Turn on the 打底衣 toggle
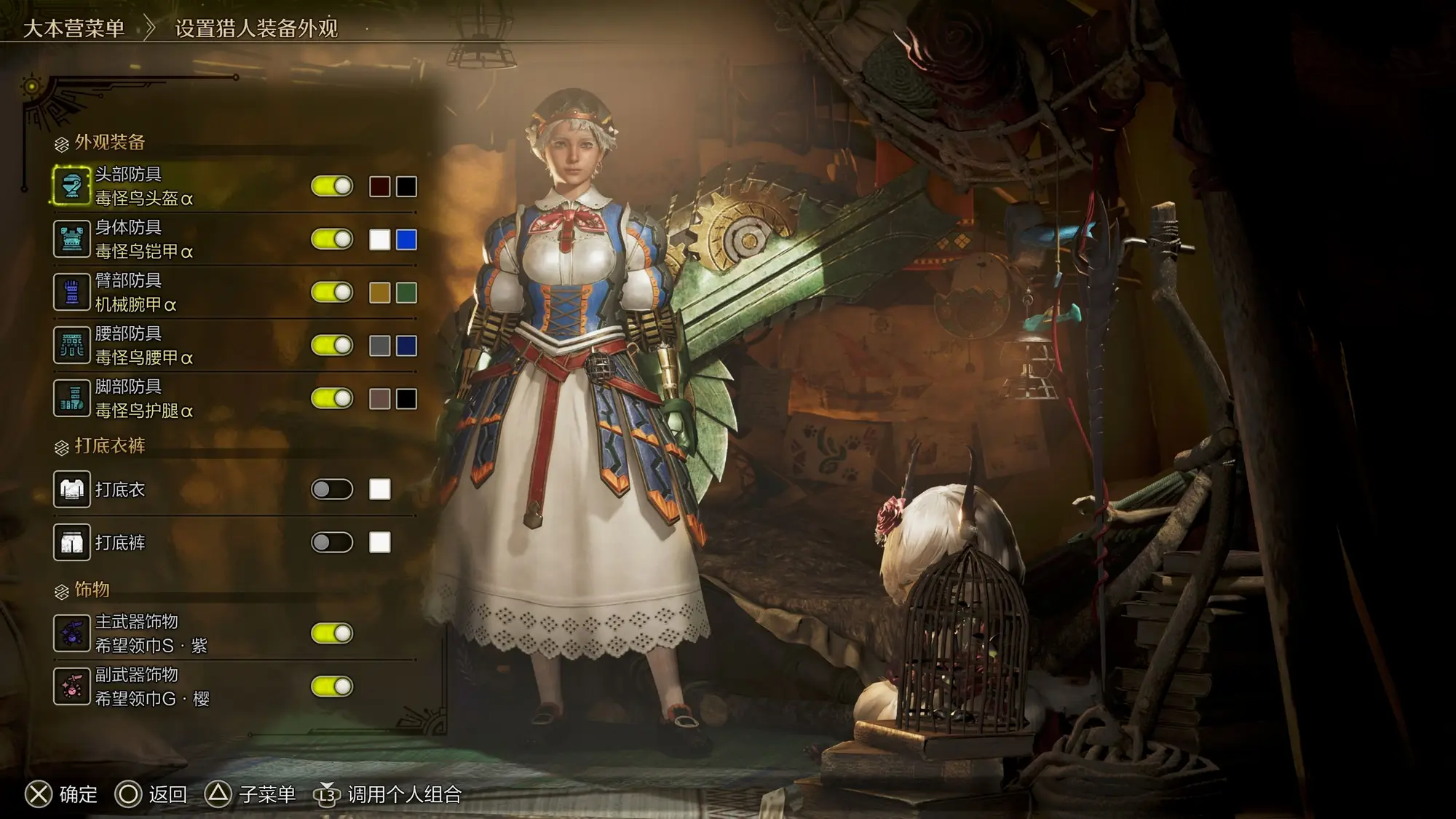The image size is (1456, 819). (x=332, y=489)
